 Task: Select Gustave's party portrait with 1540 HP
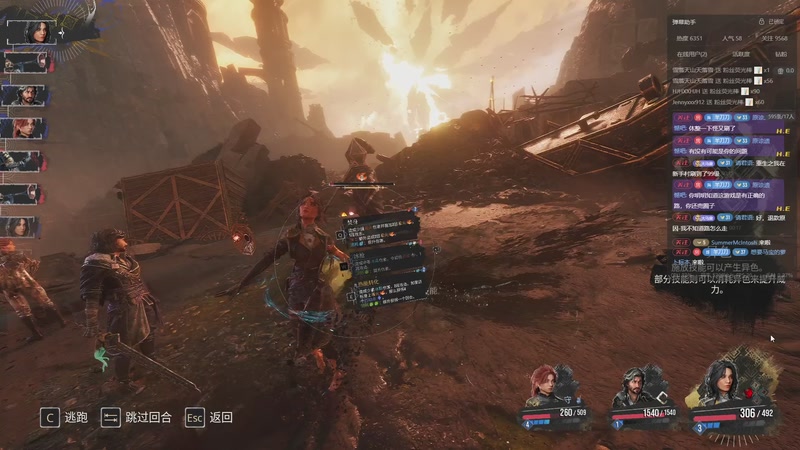click(x=633, y=388)
